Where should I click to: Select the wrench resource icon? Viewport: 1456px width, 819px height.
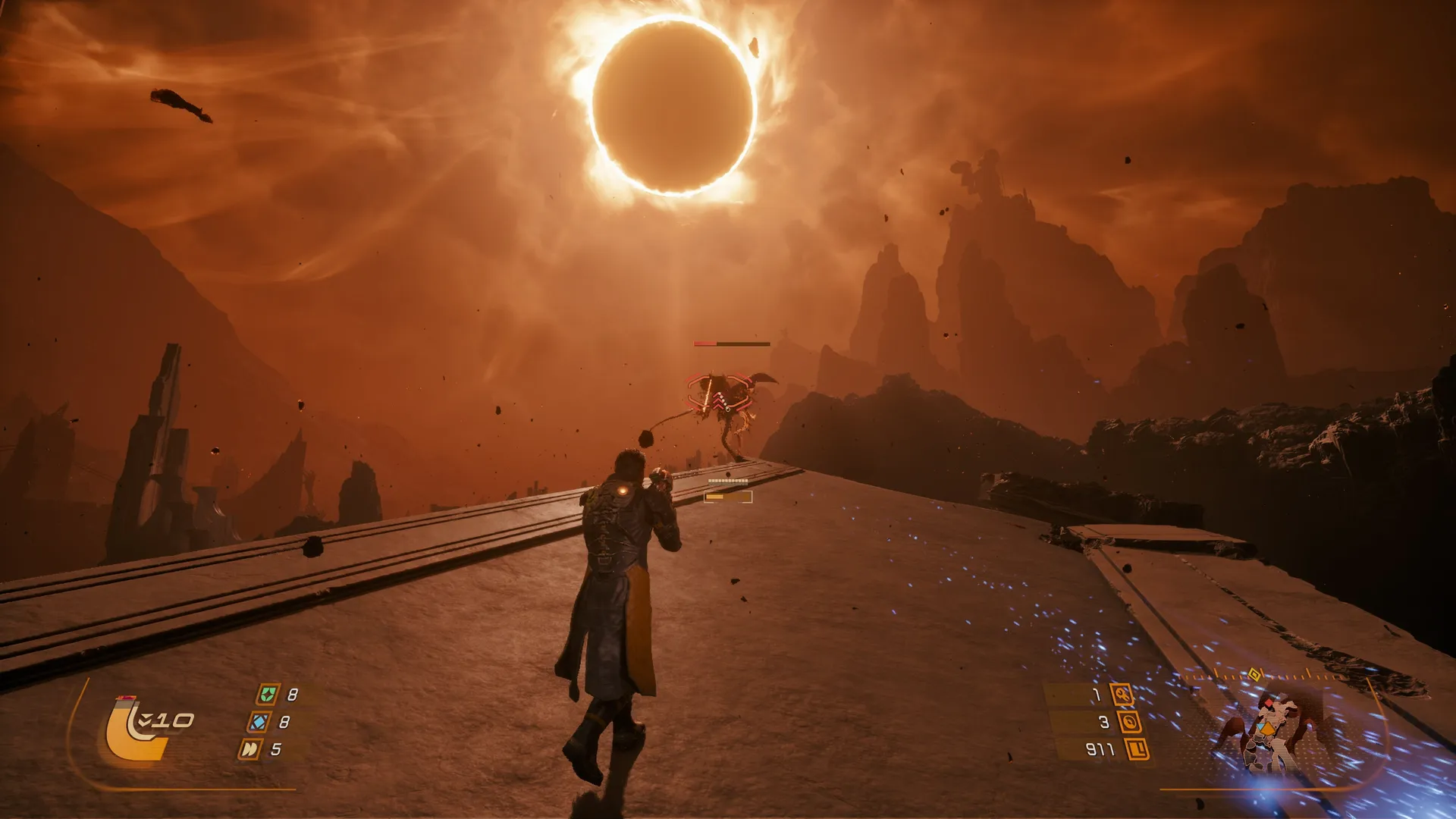pos(1122,694)
